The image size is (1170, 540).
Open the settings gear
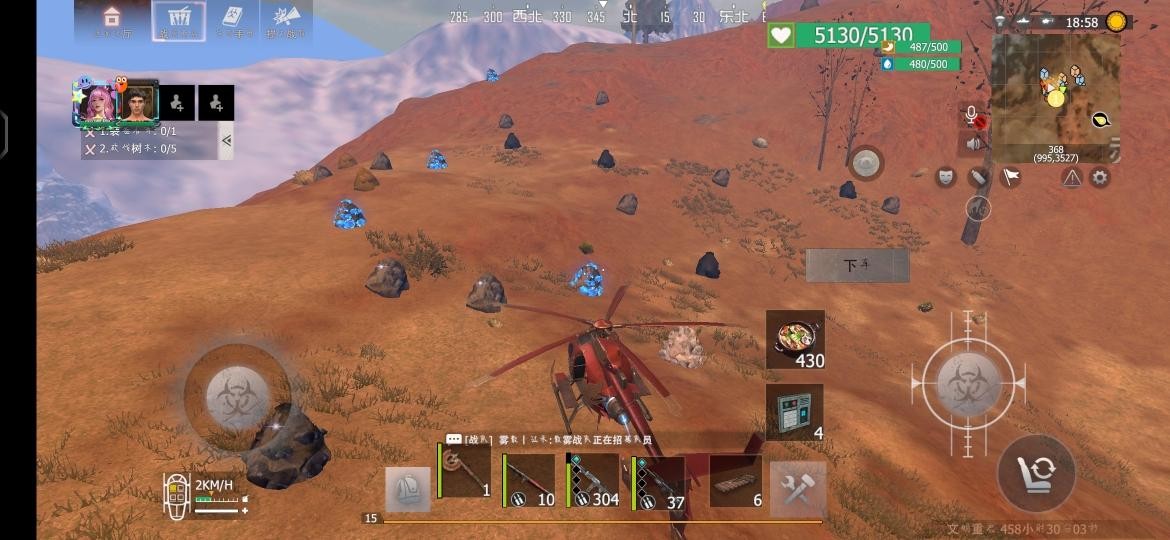click(1100, 178)
